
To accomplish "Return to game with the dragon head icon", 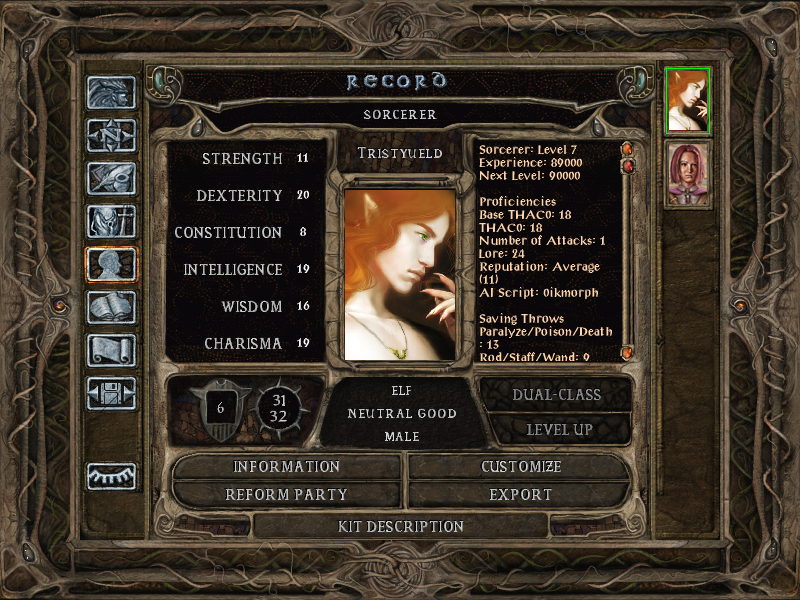I will tap(111, 93).
